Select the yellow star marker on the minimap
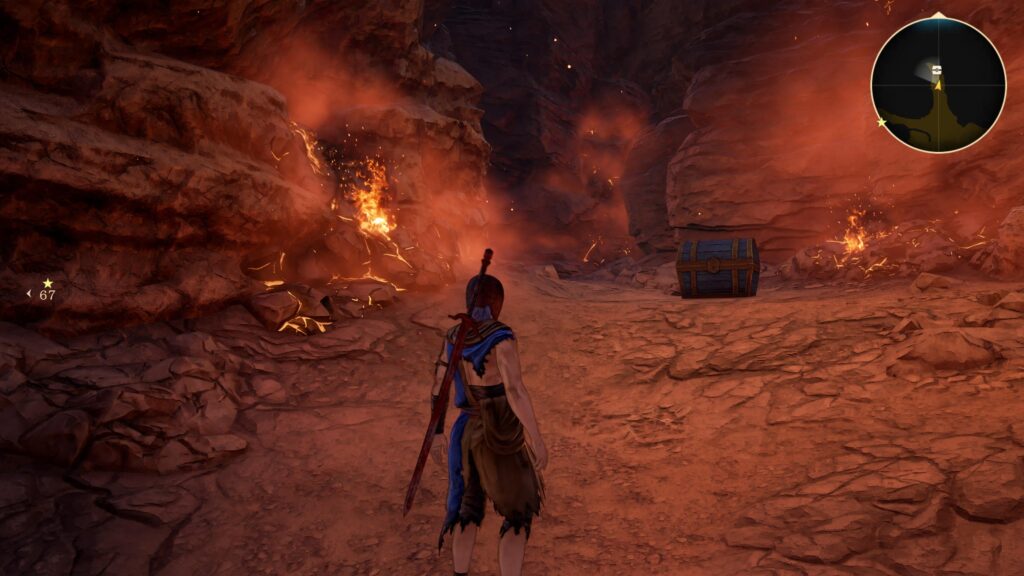The width and height of the screenshot is (1024, 576). pyautogui.click(x=881, y=123)
